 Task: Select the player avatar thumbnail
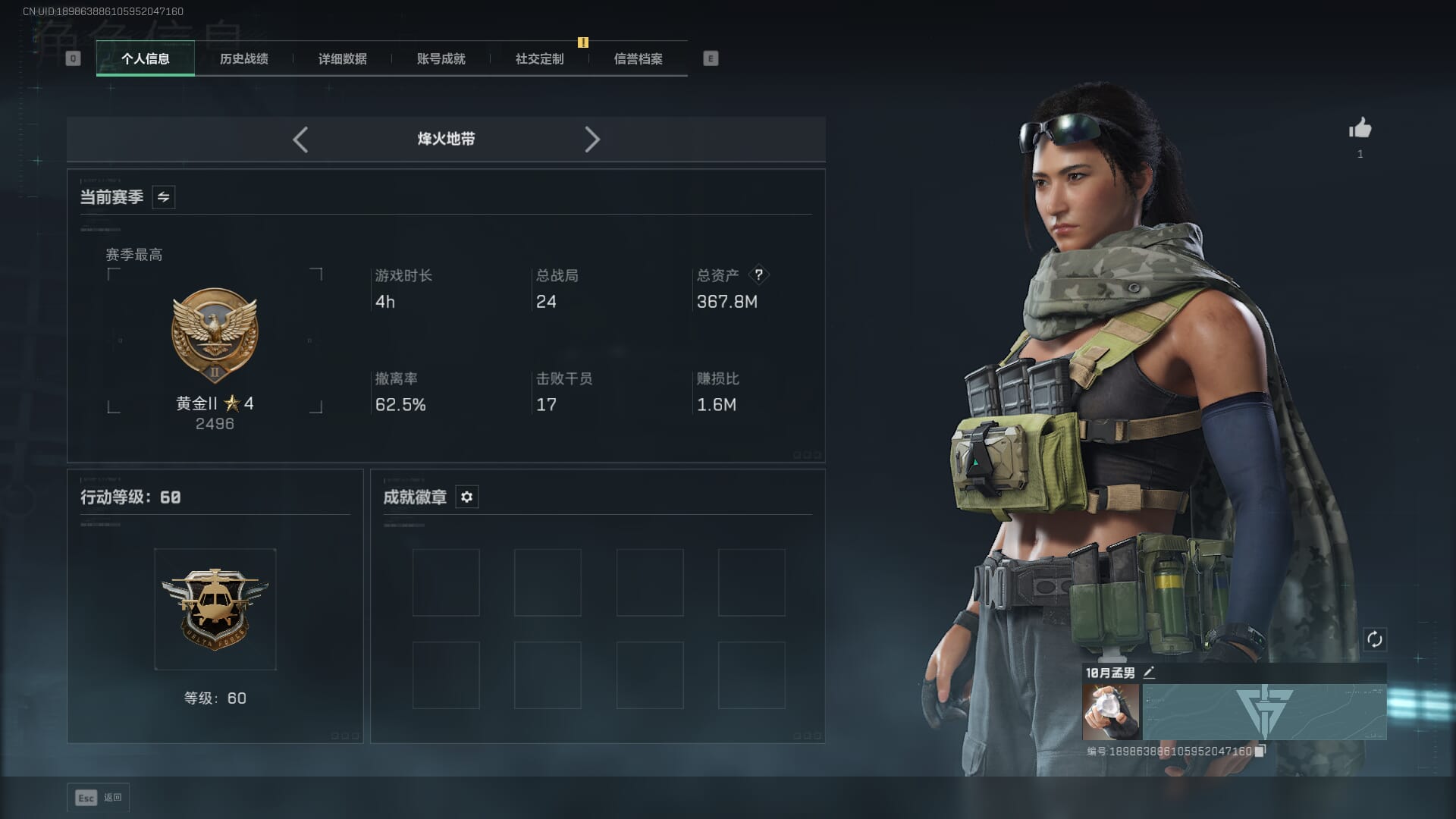click(x=1111, y=712)
